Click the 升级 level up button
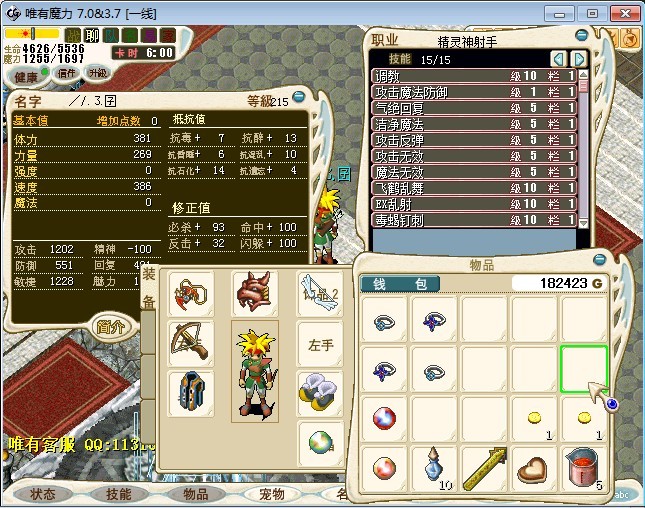645x508 pixels. pyautogui.click(x=97, y=73)
